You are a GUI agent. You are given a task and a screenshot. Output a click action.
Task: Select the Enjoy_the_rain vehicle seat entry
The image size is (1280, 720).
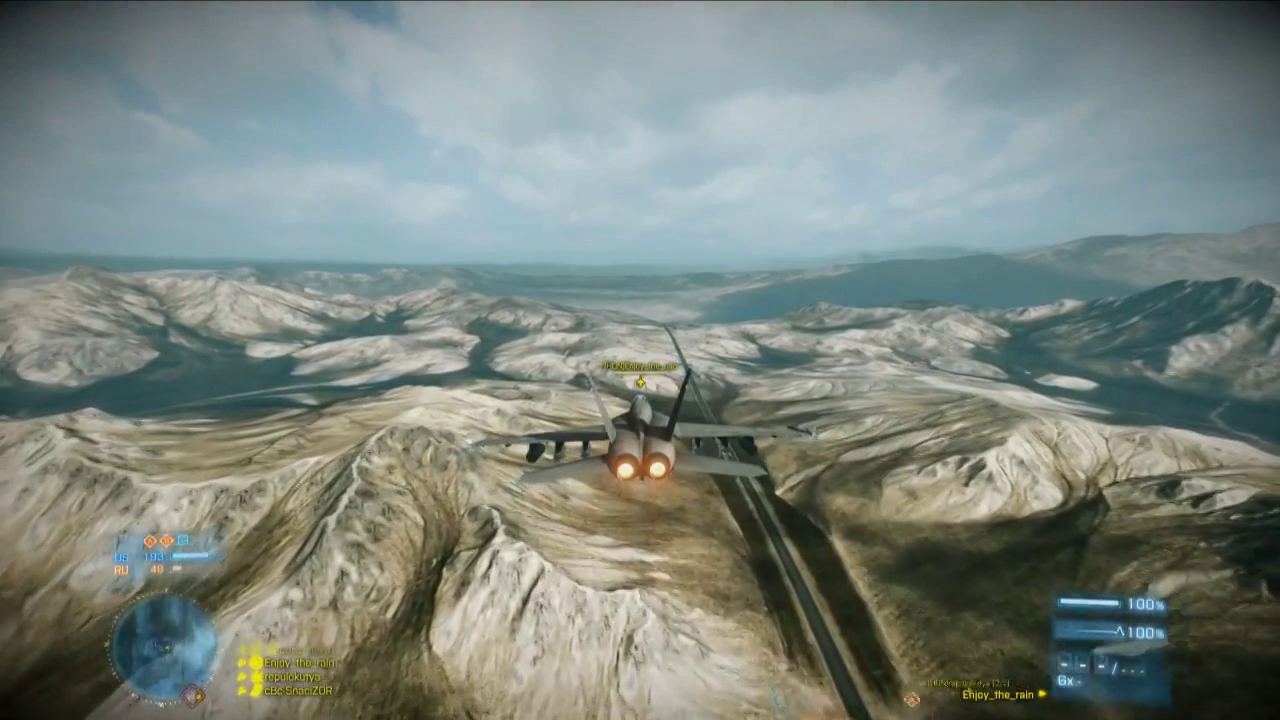point(998,694)
